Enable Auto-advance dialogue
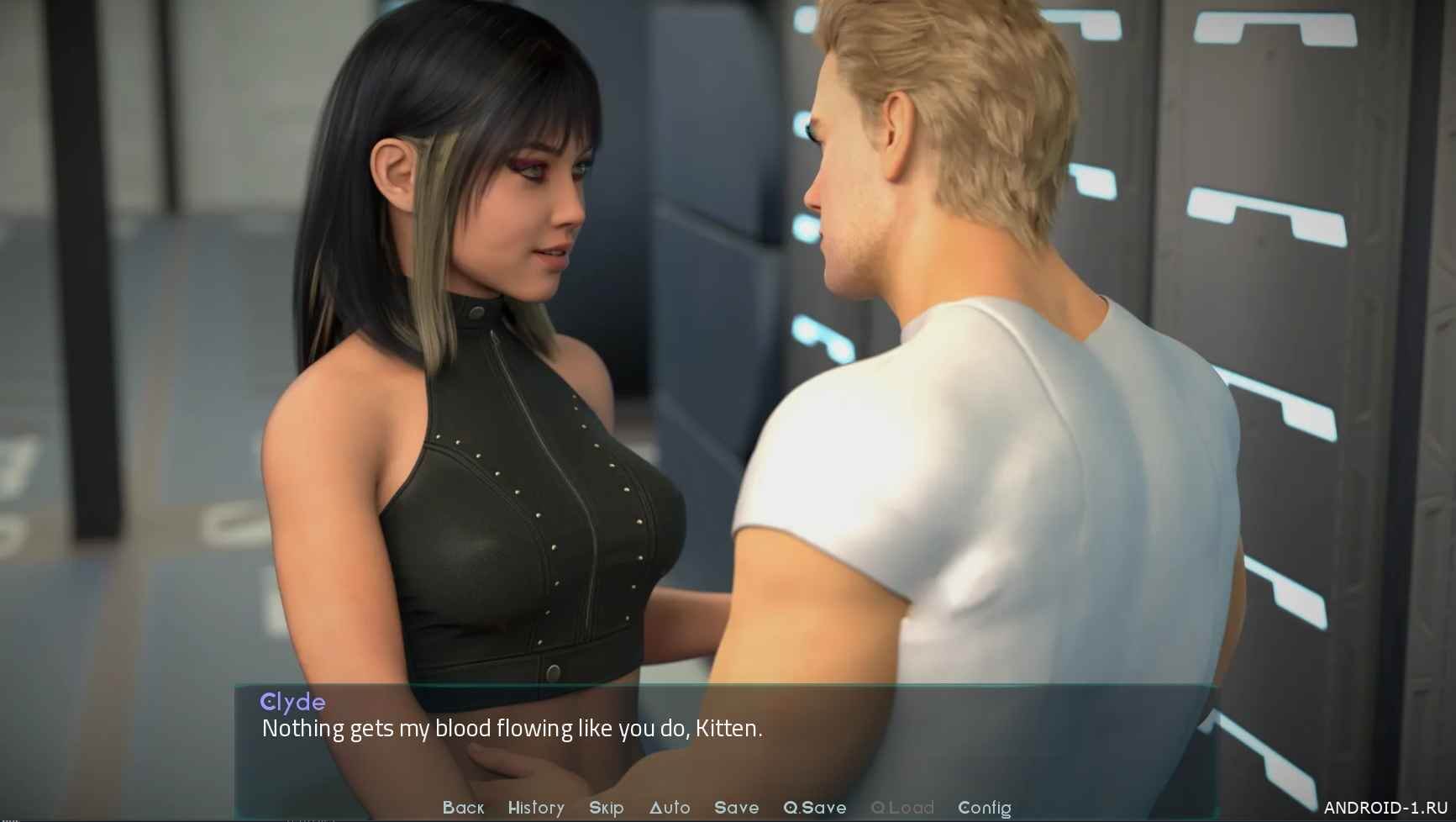Image resolution: width=1456 pixels, height=822 pixels. 670,808
